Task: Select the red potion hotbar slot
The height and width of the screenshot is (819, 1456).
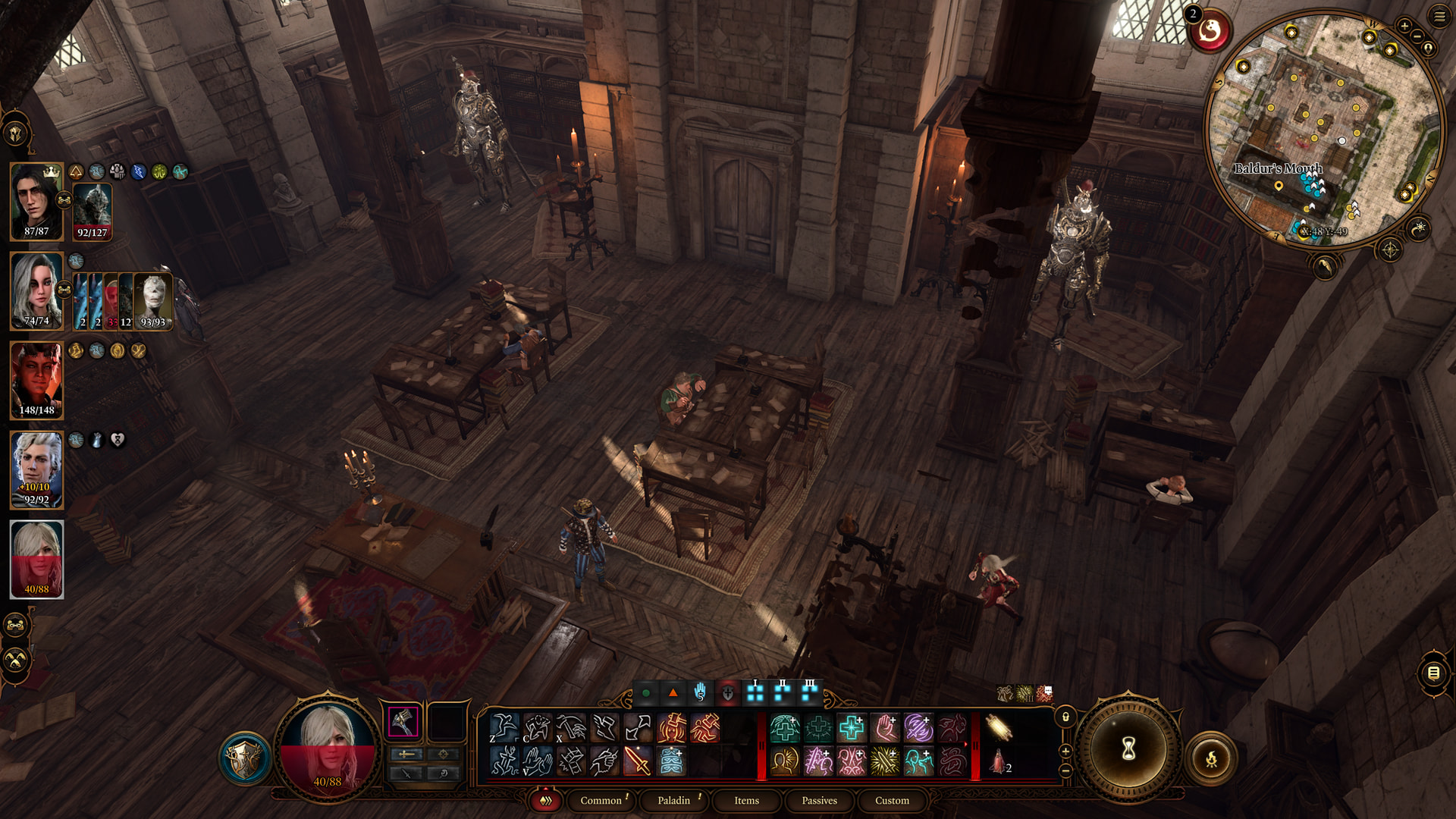Action: tap(999, 761)
